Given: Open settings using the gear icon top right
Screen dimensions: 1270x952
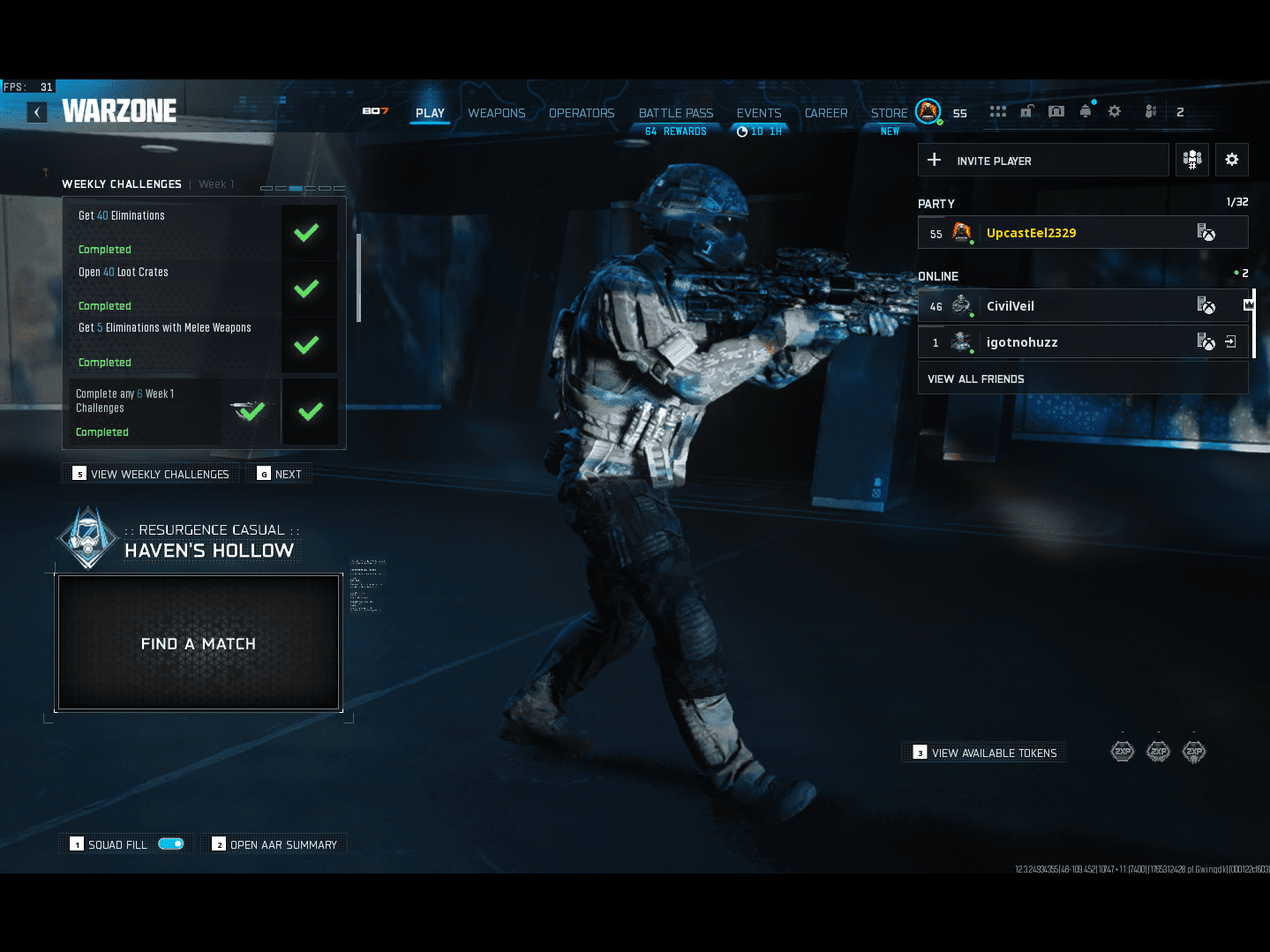Looking at the screenshot, I should click(1114, 111).
